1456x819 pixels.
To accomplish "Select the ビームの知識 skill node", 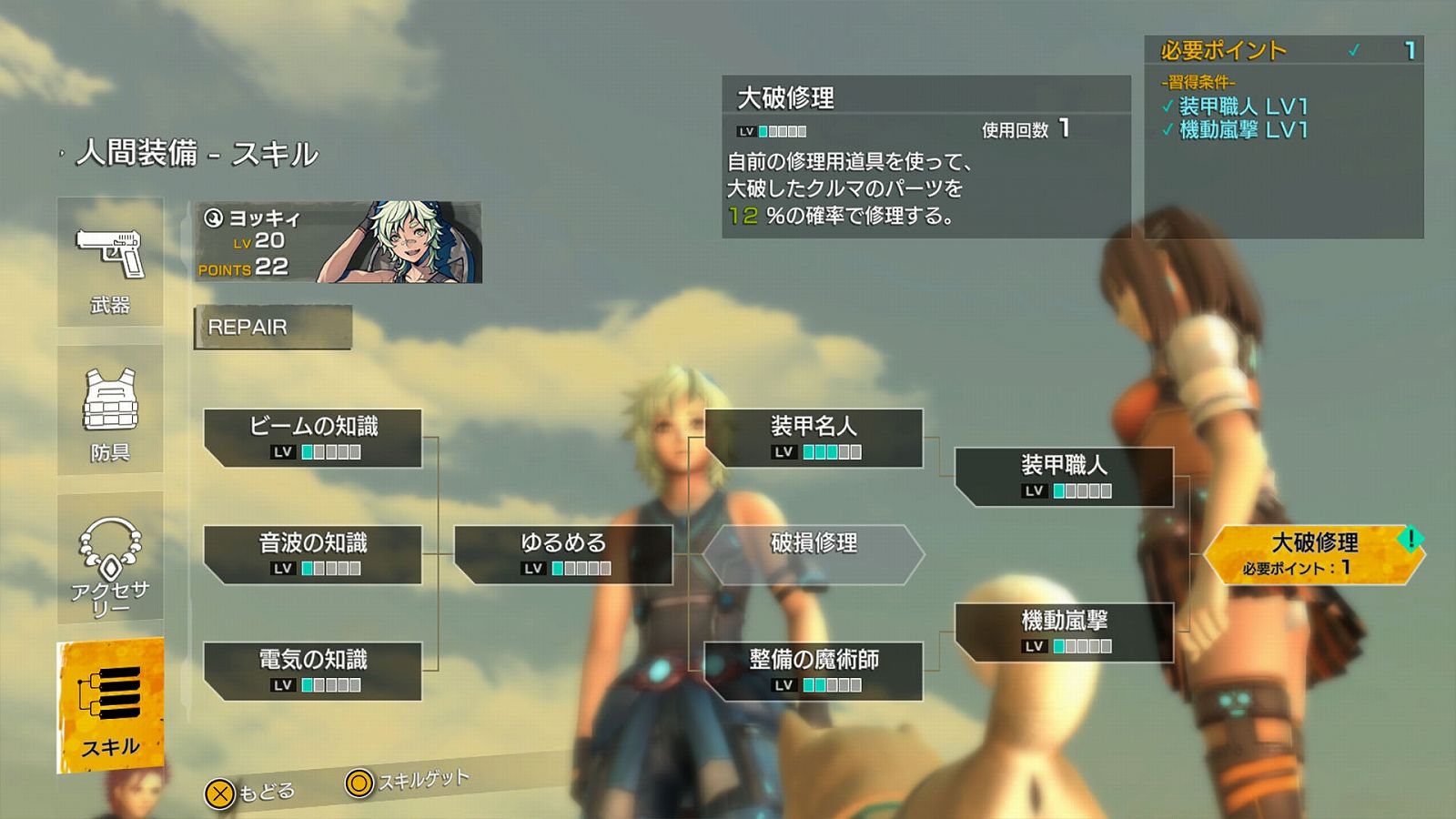I will [313, 438].
